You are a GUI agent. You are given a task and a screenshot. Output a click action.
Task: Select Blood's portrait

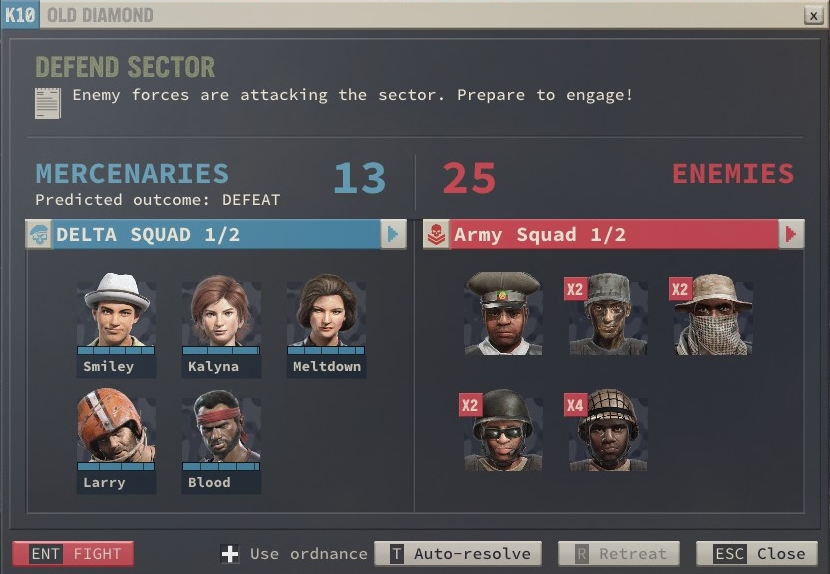[221, 427]
